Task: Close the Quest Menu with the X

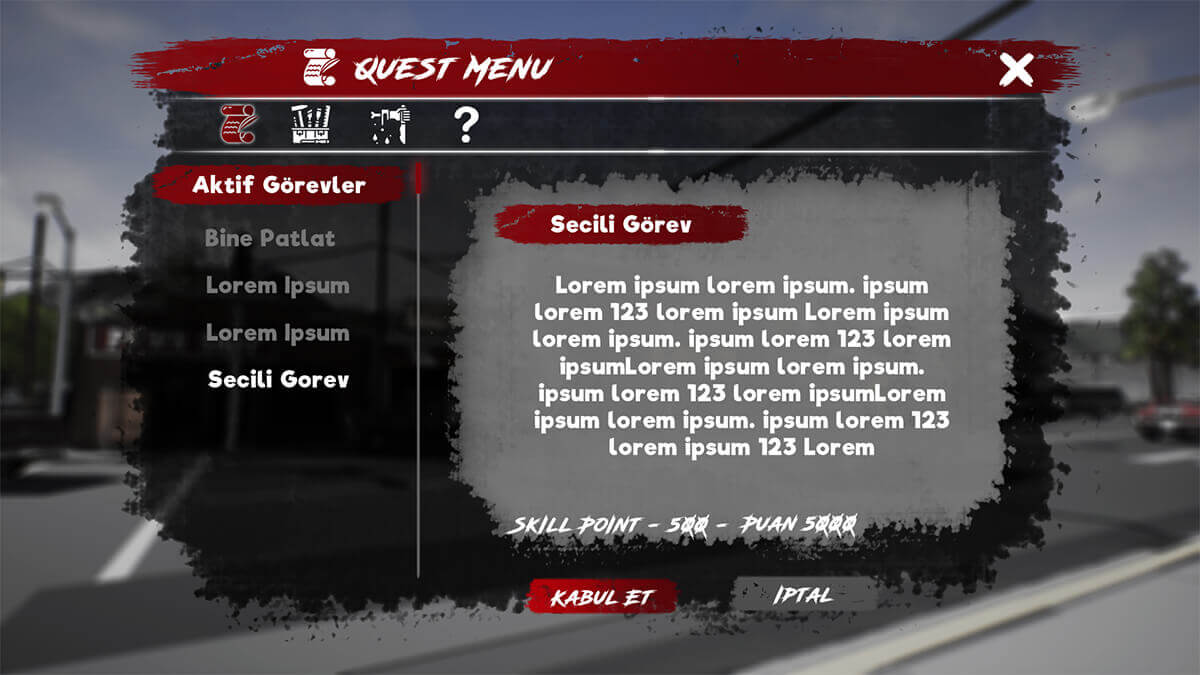Action: point(1016,70)
